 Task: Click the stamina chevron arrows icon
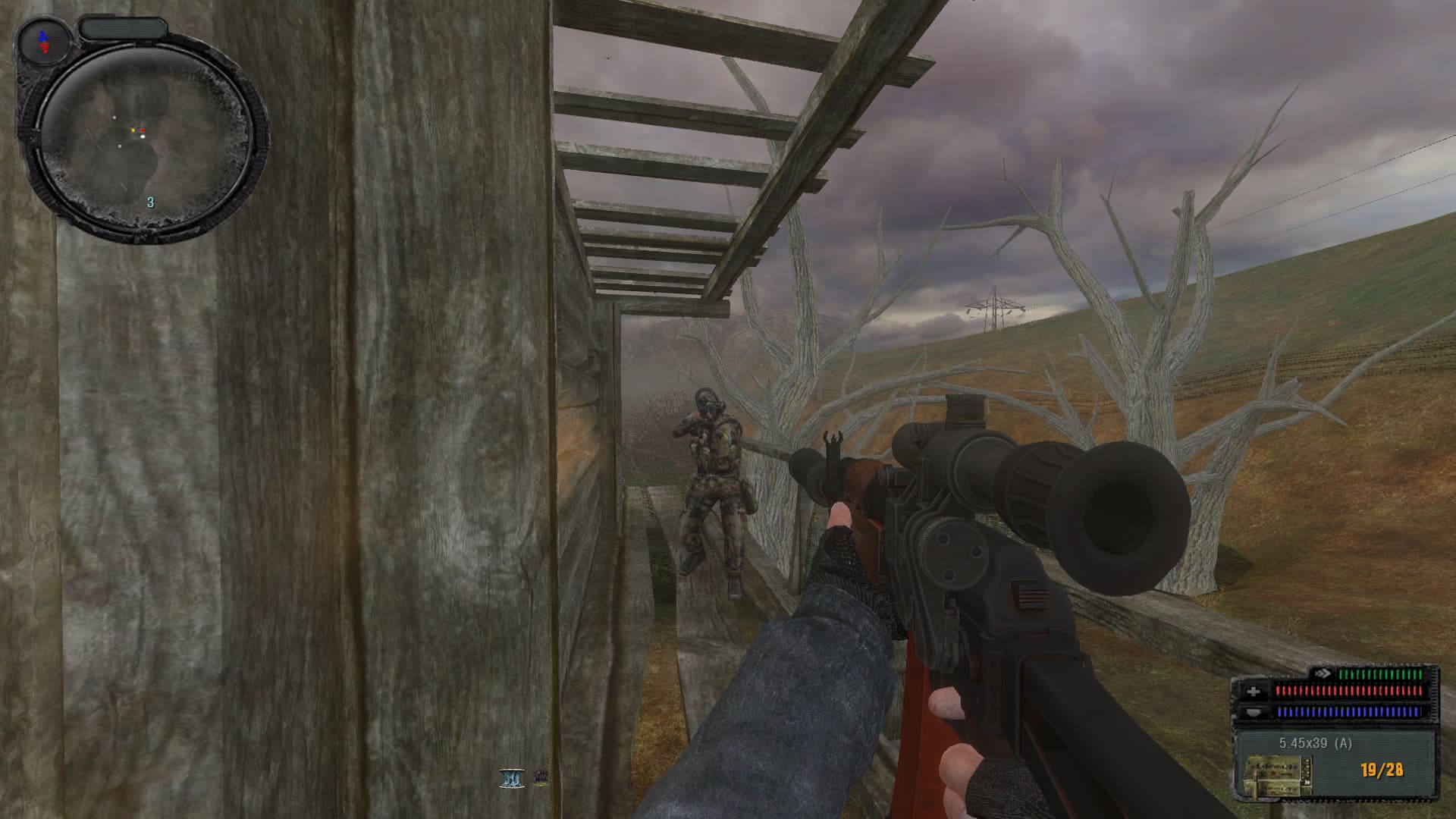pyautogui.click(x=1323, y=673)
